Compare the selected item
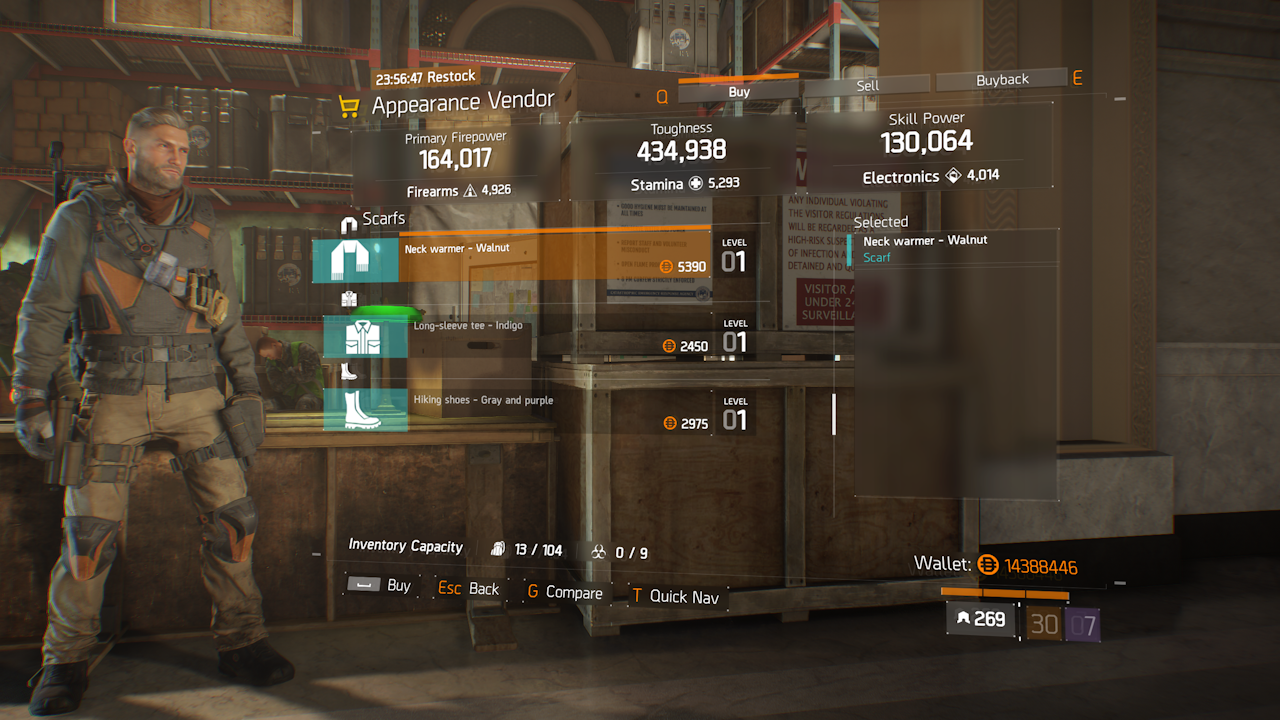 tap(564, 593)
